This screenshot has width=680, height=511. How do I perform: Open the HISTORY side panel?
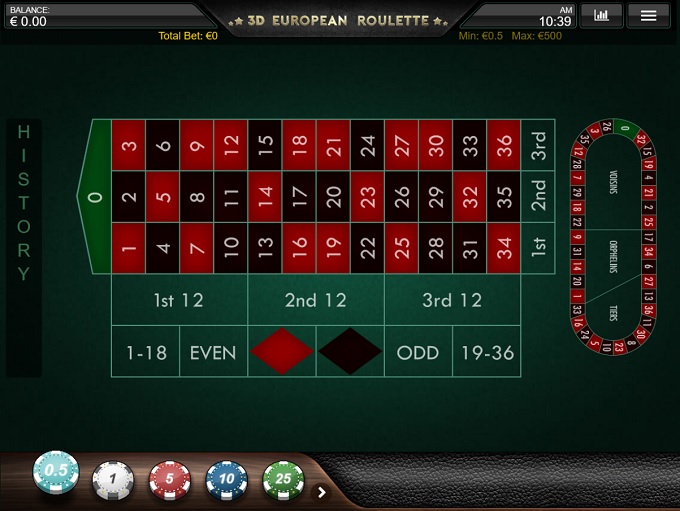24,248
